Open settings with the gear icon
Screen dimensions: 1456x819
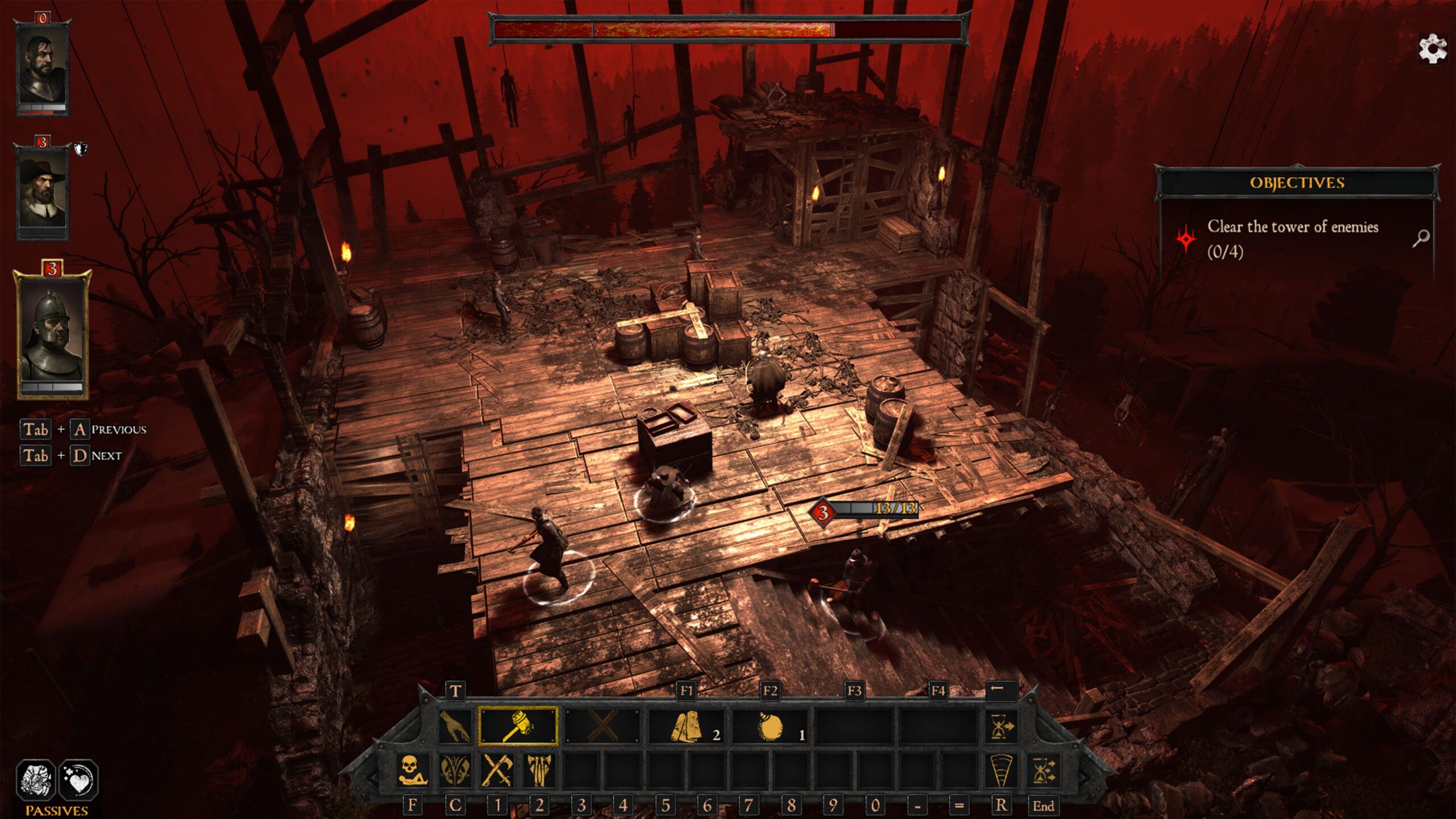[x=1432, y=49]
